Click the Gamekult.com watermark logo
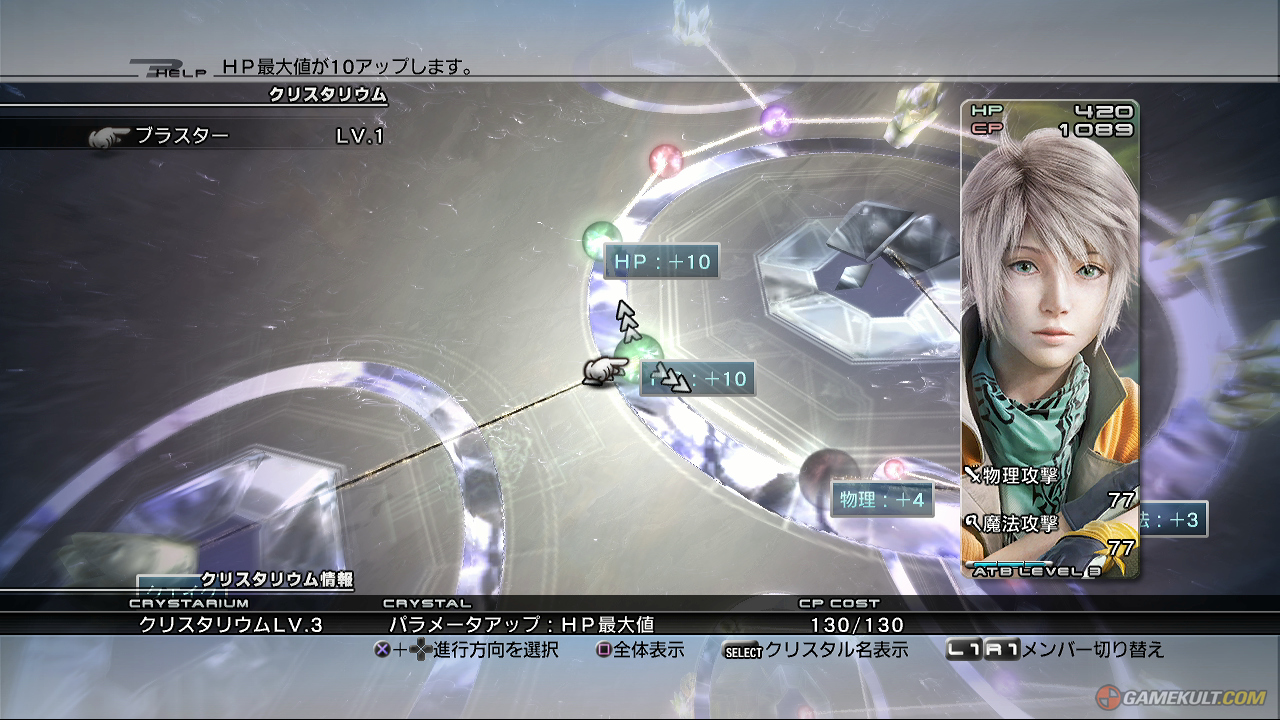 pos(1181,697)
